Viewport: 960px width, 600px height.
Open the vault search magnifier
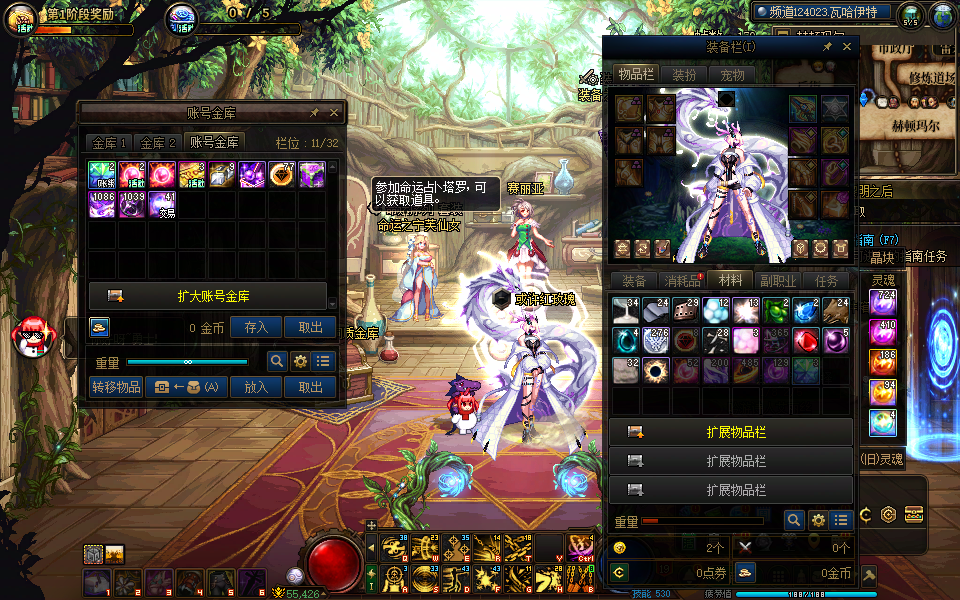coord(277,362)
